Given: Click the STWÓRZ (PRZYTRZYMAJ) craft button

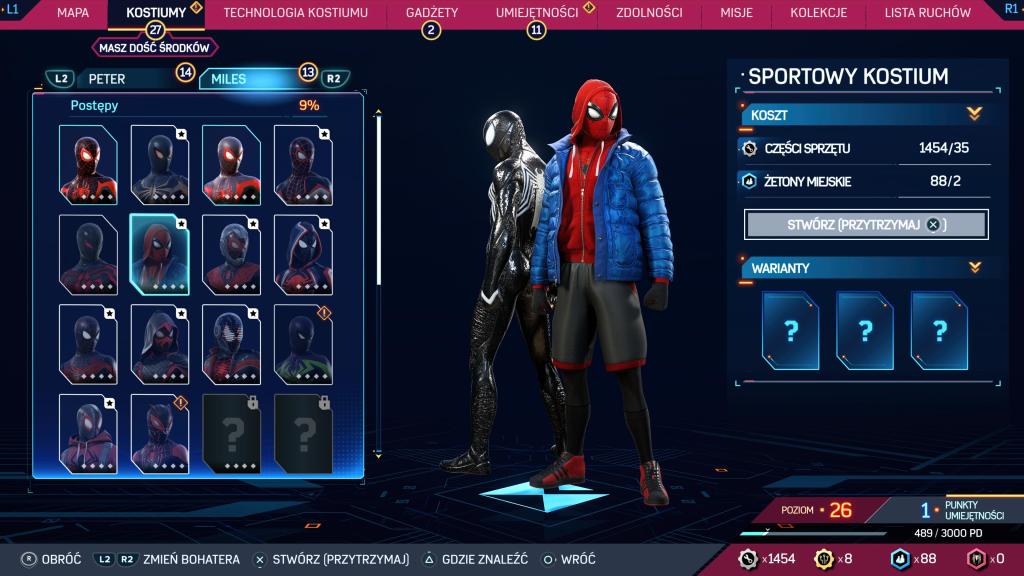Looking at the screenshot, I should tap(866, 225).
